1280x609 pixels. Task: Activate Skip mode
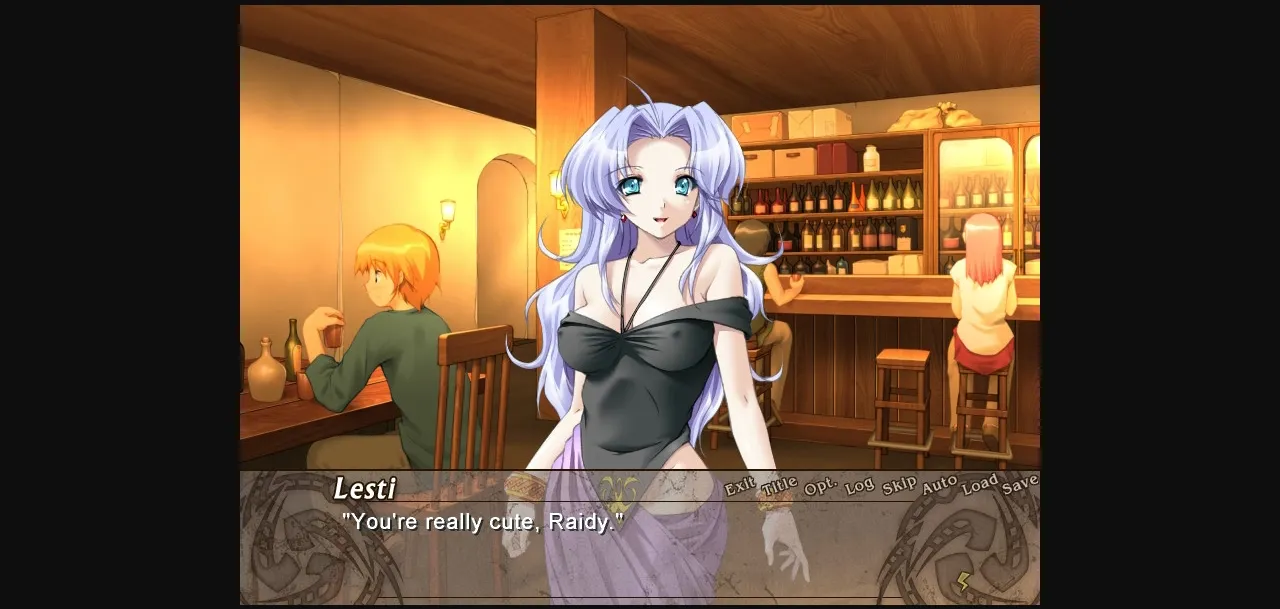[899, 485]
